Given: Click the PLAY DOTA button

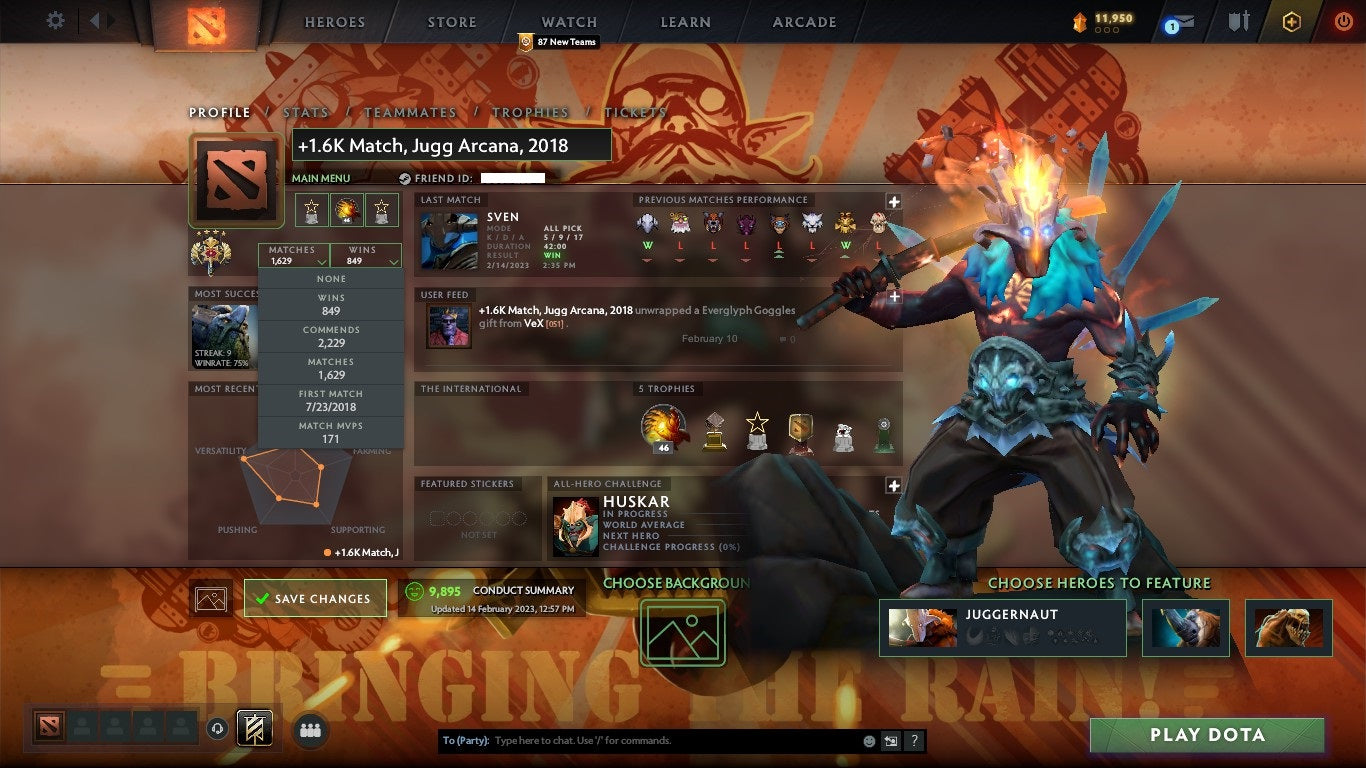Looking at the screenshot, I should tap(1205, 735).
